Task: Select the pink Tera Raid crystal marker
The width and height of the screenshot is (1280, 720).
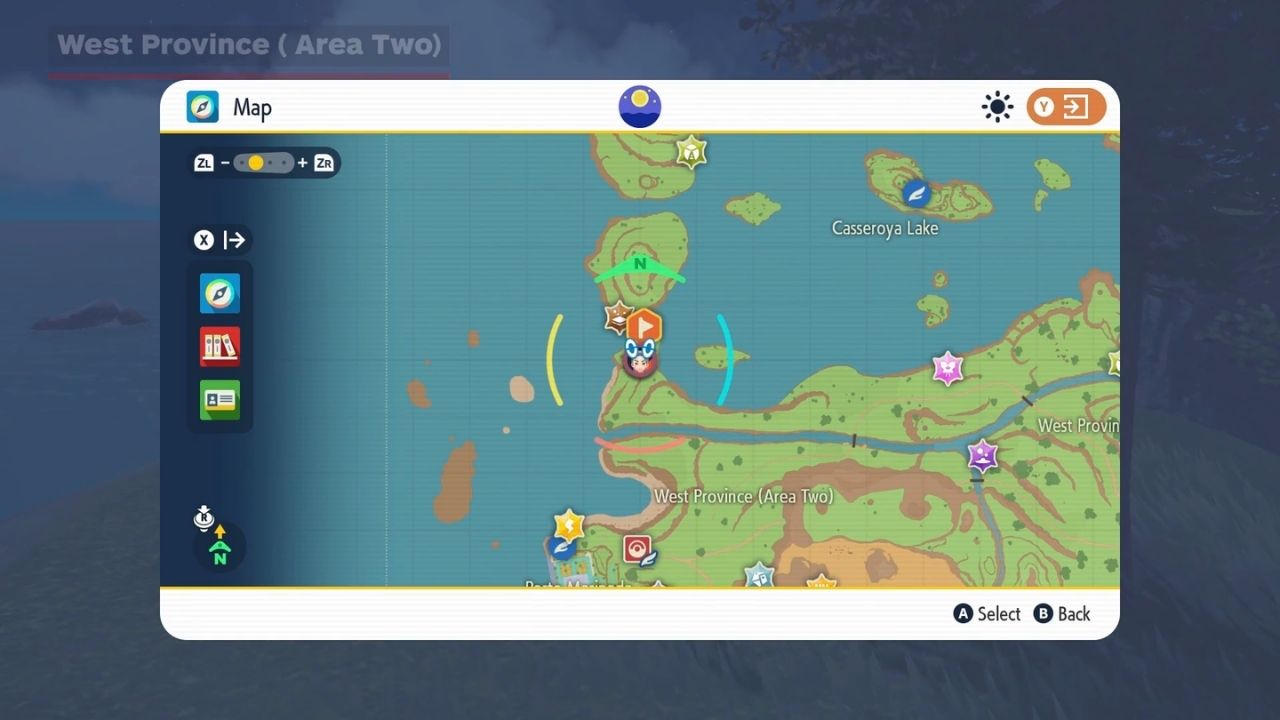Action: pos(947,368)
